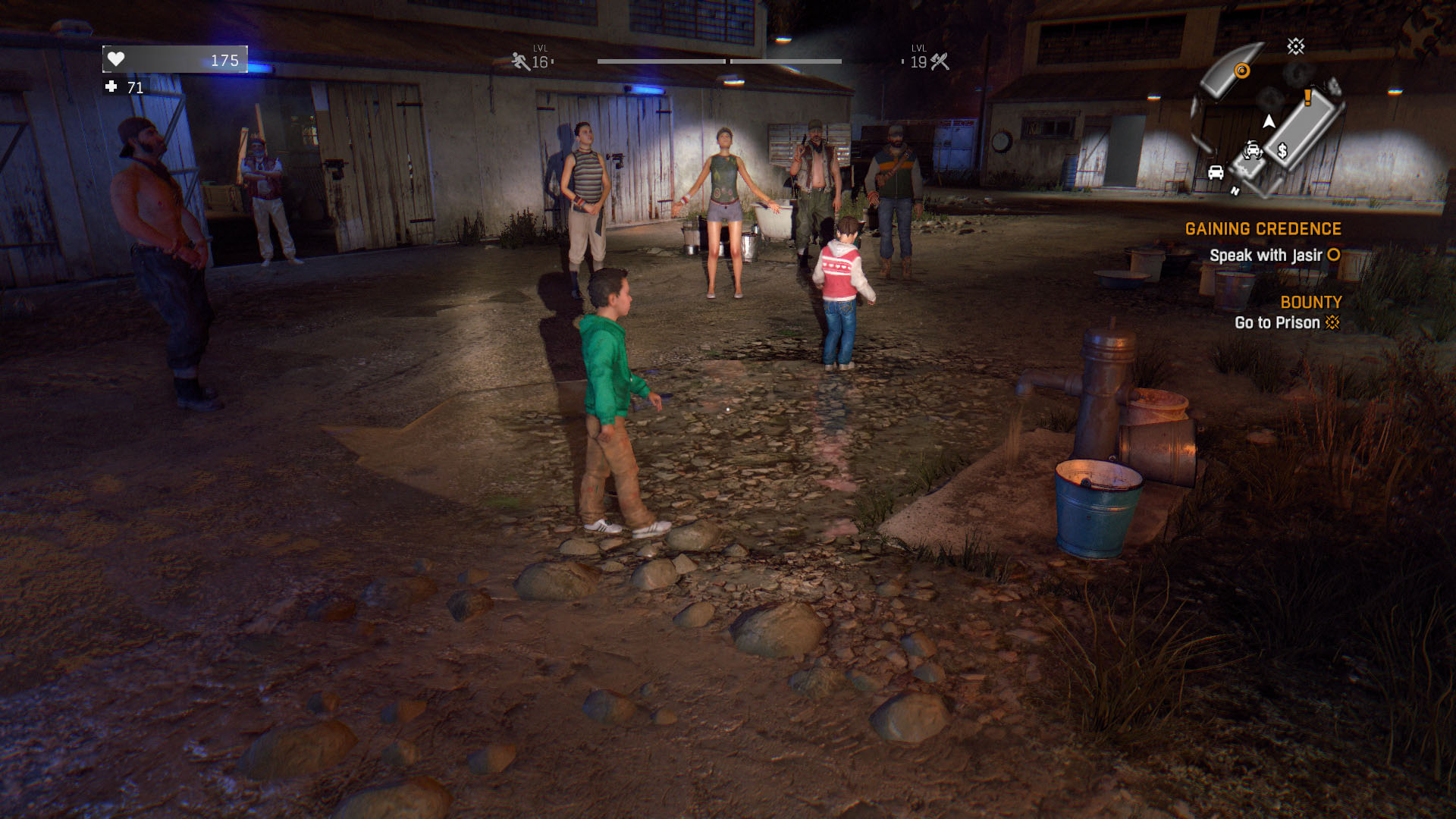Select the car with arrows minimap marker
Viewport: 1456px width, 819px height.
[1252, 150]
